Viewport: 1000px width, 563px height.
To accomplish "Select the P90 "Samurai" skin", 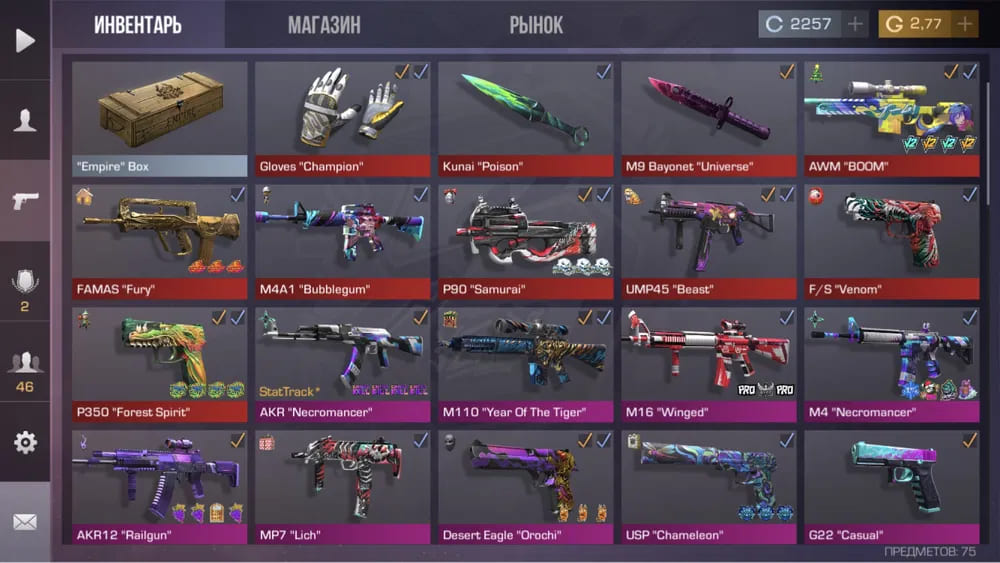I will [526, 241].
